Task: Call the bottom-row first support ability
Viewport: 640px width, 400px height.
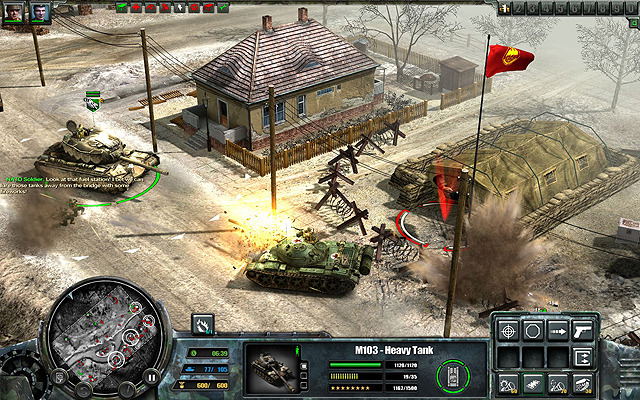Action: (508, 383)
